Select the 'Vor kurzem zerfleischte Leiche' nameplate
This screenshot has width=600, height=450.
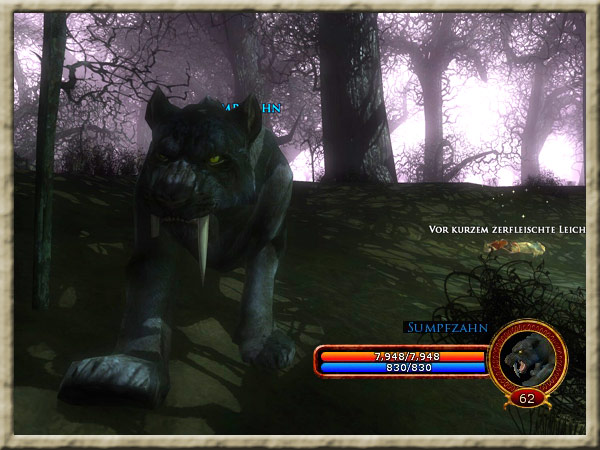pyautogui.click(x=506, y=229)
